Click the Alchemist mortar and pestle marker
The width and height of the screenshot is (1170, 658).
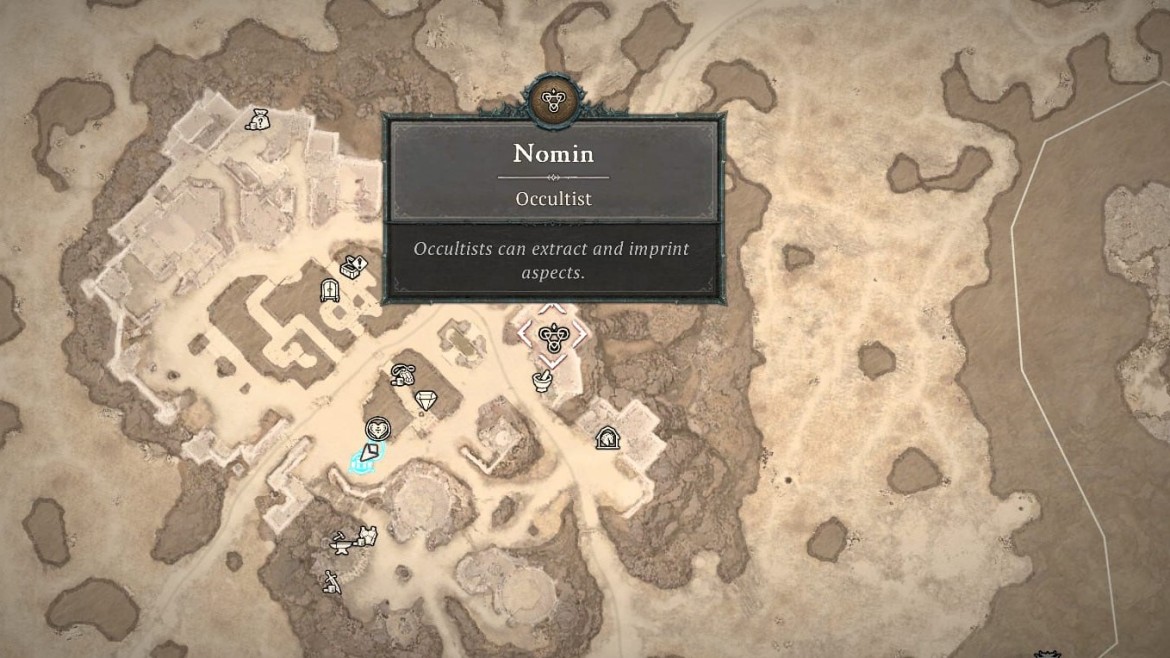[x=542, y=380]
